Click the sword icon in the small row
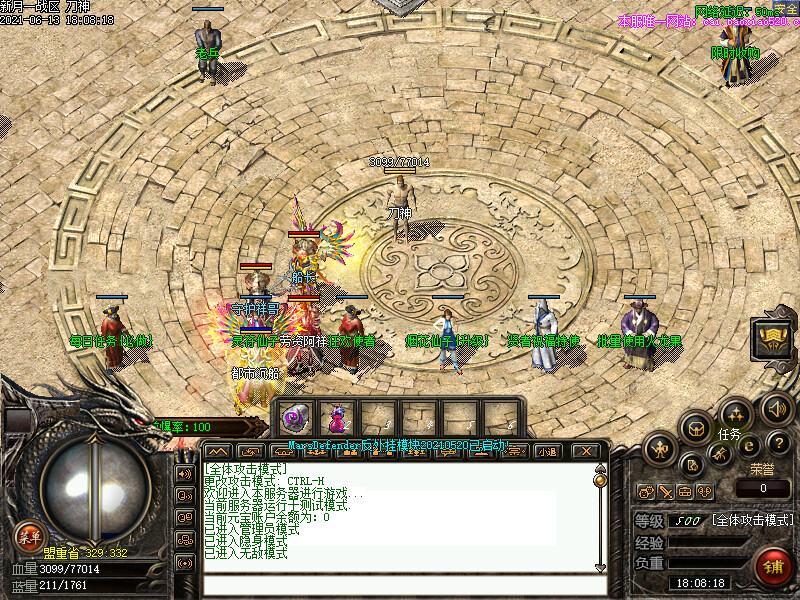 click(665, 491)
